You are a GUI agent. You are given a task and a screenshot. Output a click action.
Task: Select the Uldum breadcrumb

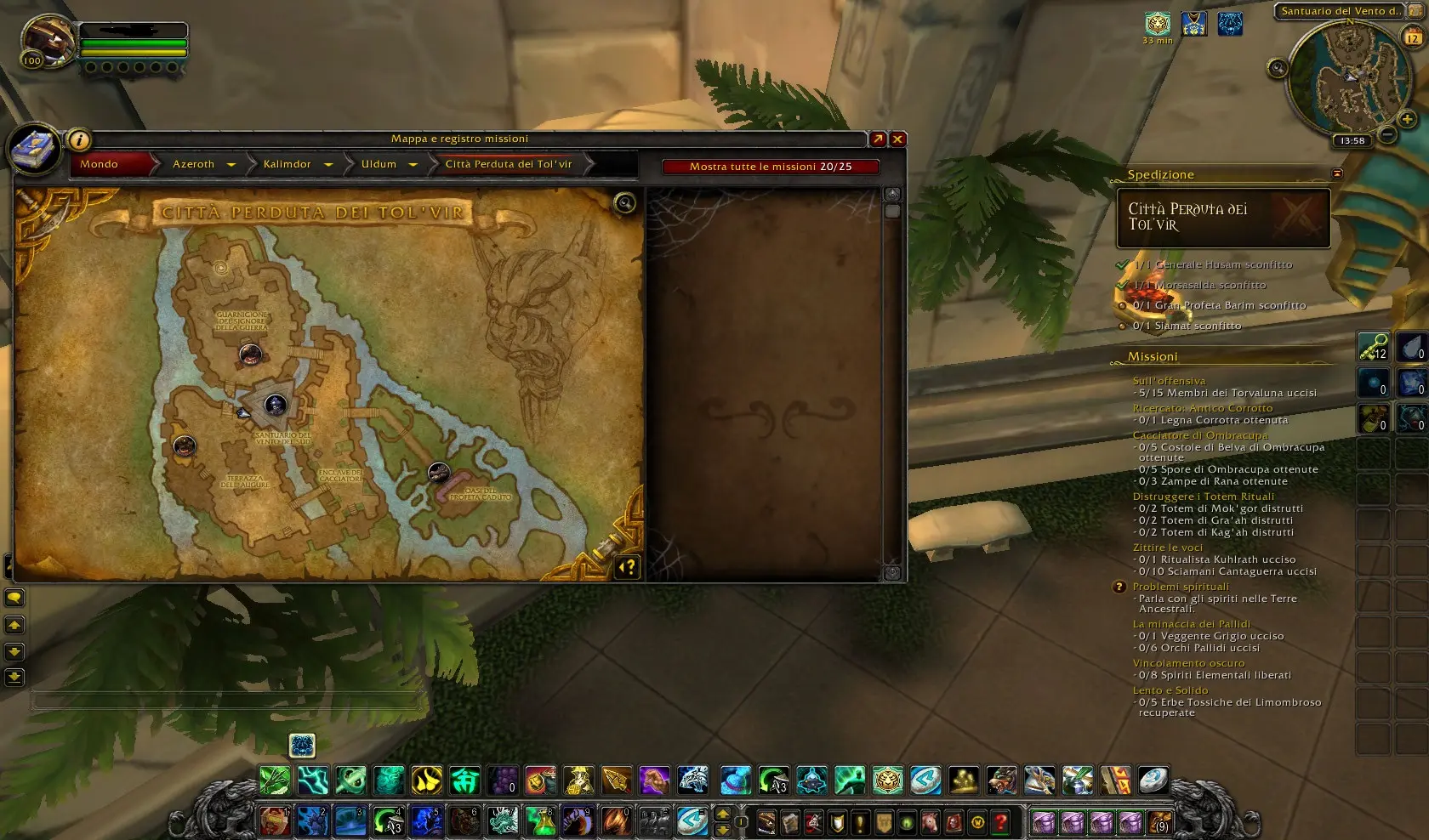point(379,164)
